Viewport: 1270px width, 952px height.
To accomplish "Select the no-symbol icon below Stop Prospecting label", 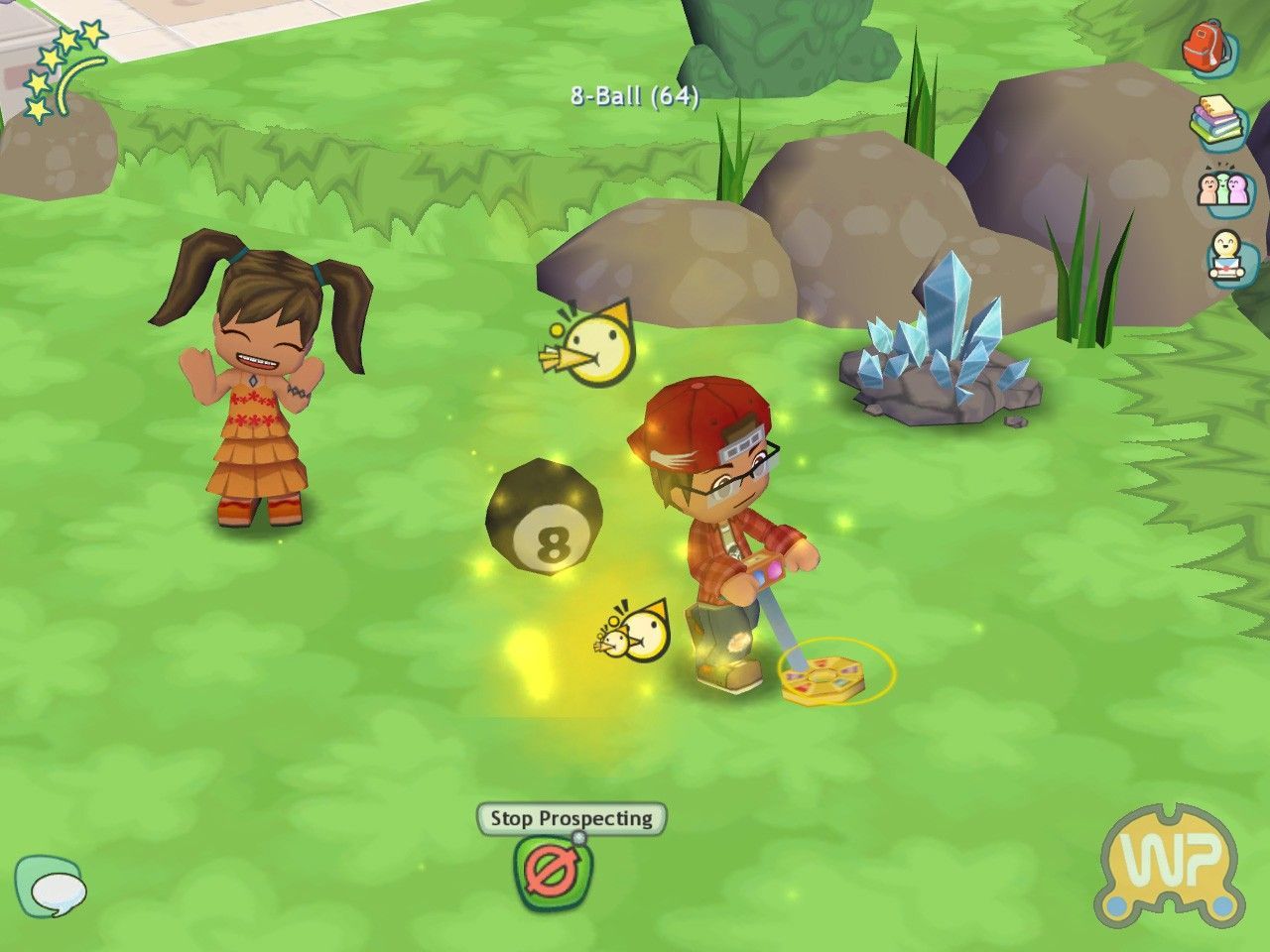I will 554,872.
